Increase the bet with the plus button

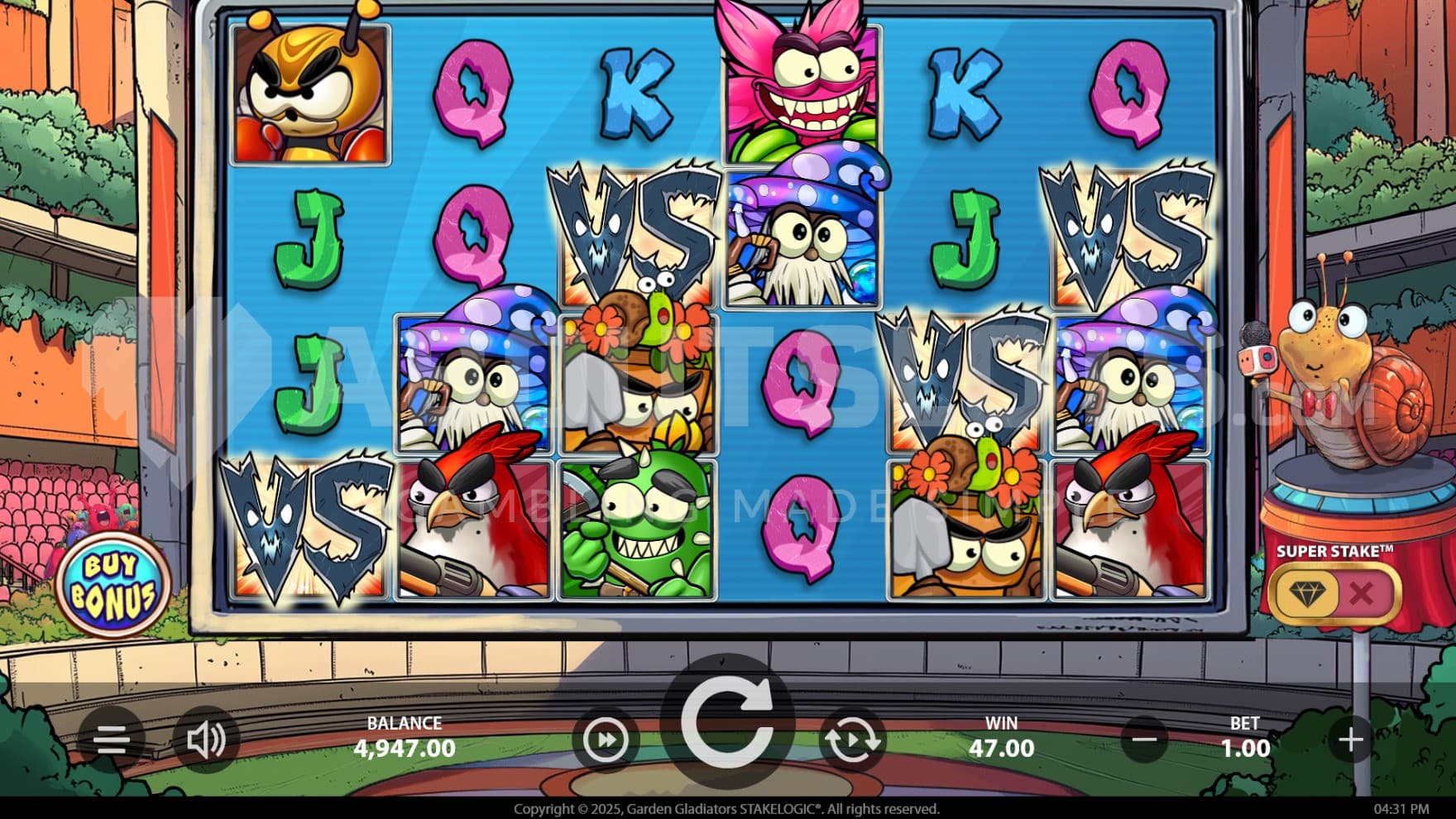tap(1350, 739)
